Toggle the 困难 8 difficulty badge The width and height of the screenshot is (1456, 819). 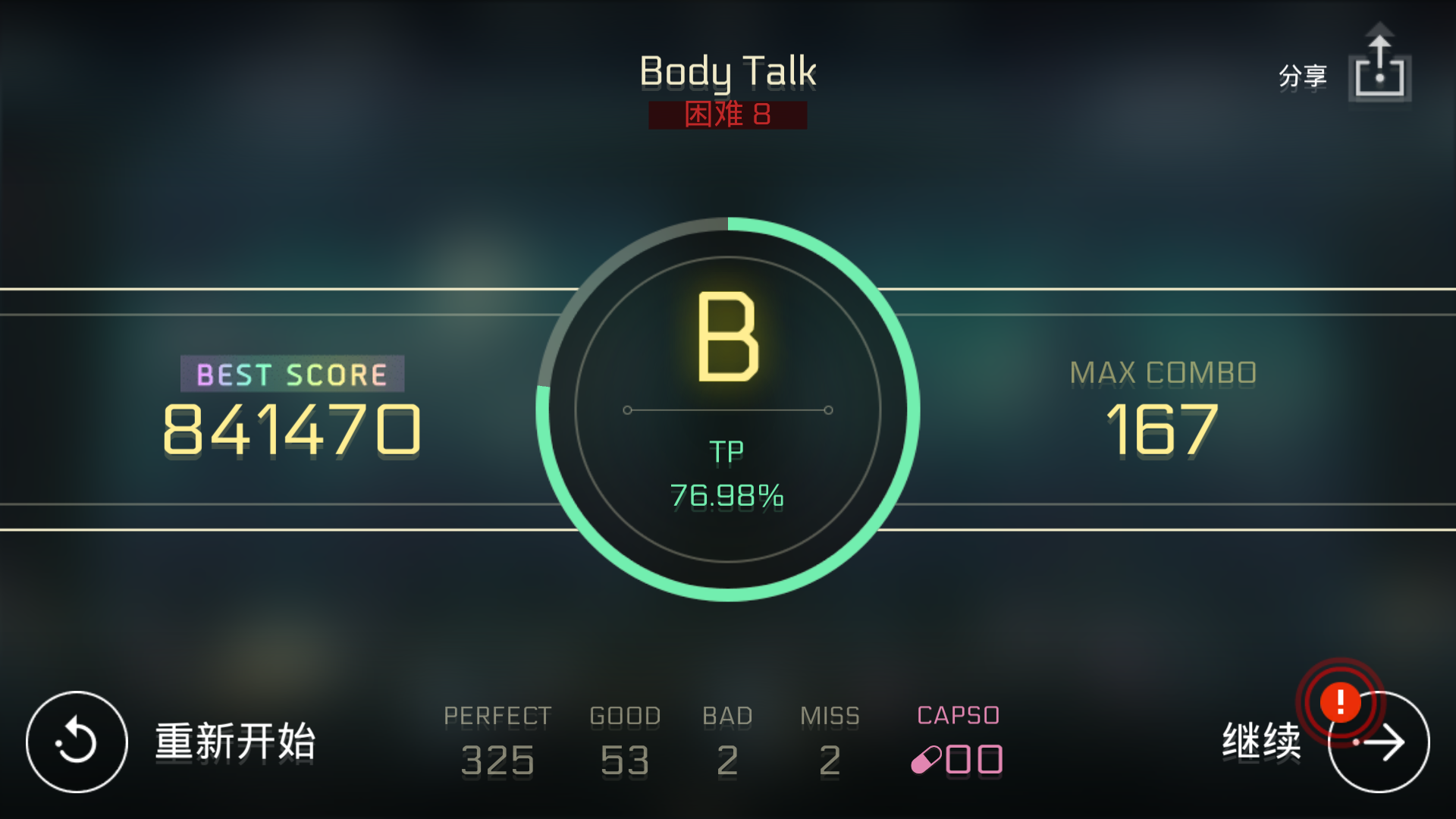[x=726, y=115]
